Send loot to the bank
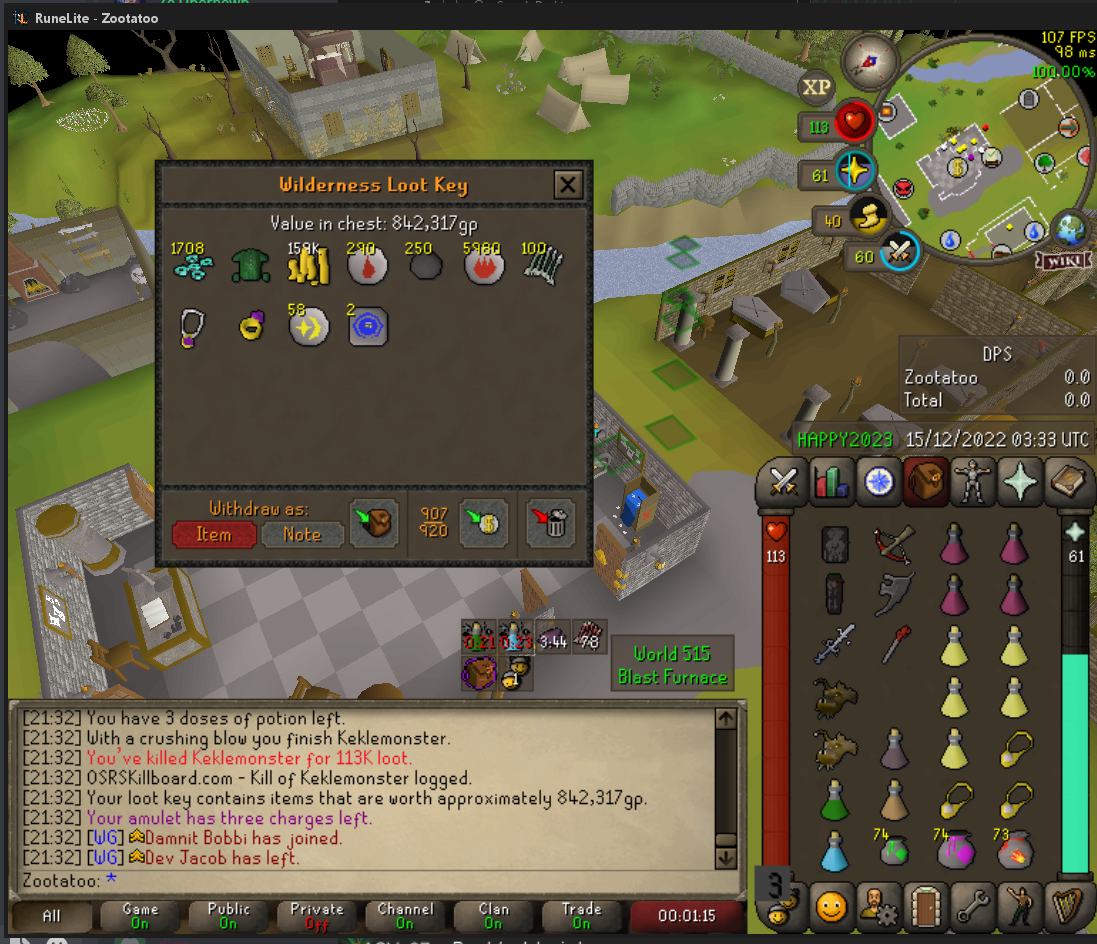1097x944 pixels. coord(483,522)
